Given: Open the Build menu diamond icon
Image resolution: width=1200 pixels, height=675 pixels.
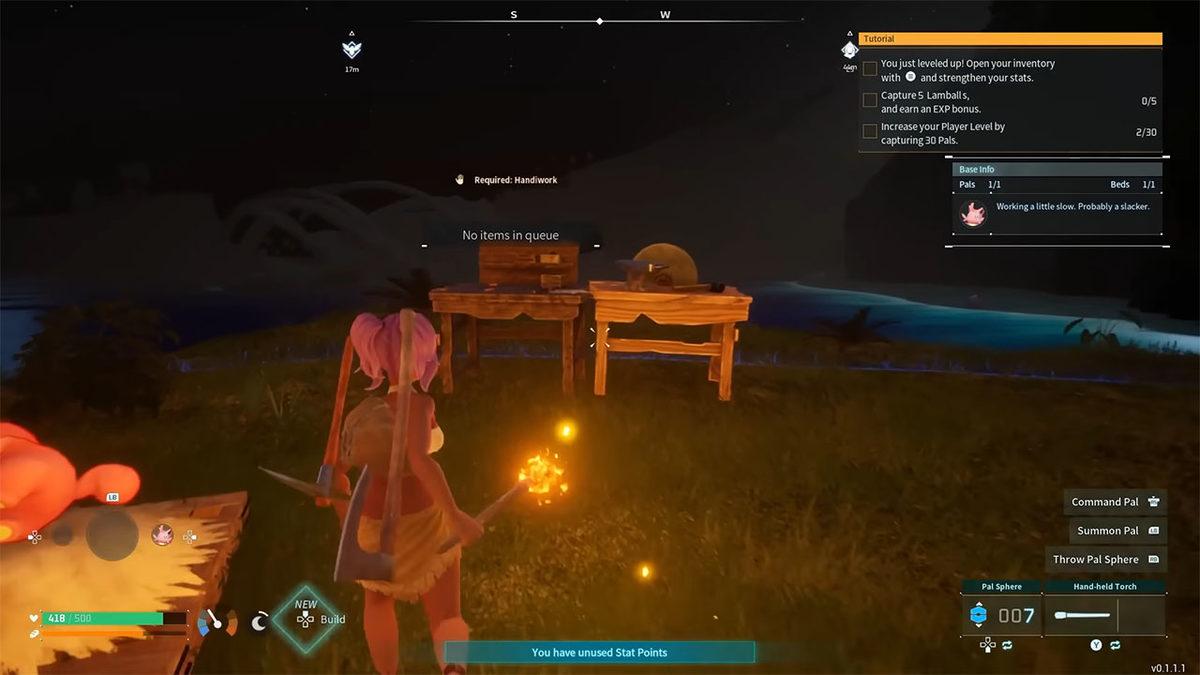Looking at the screenshot, I should coord(305,619).
